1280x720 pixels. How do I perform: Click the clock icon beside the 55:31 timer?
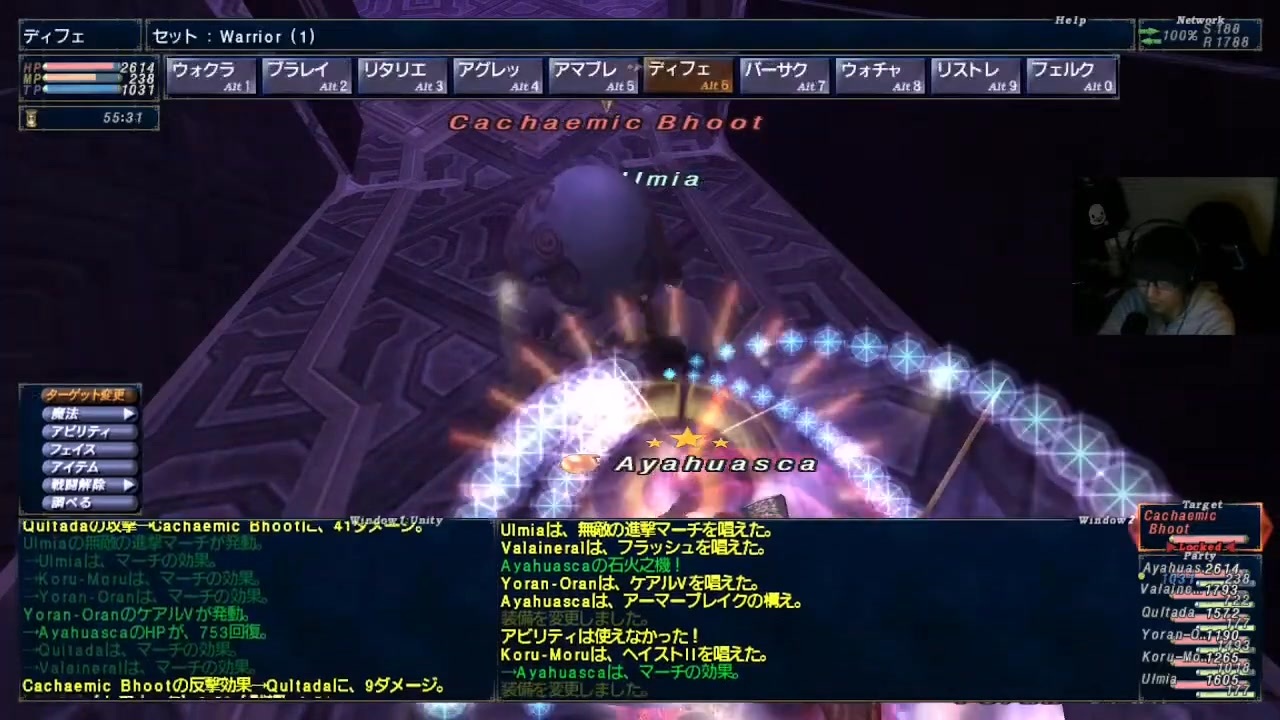[x=31, y=118]
